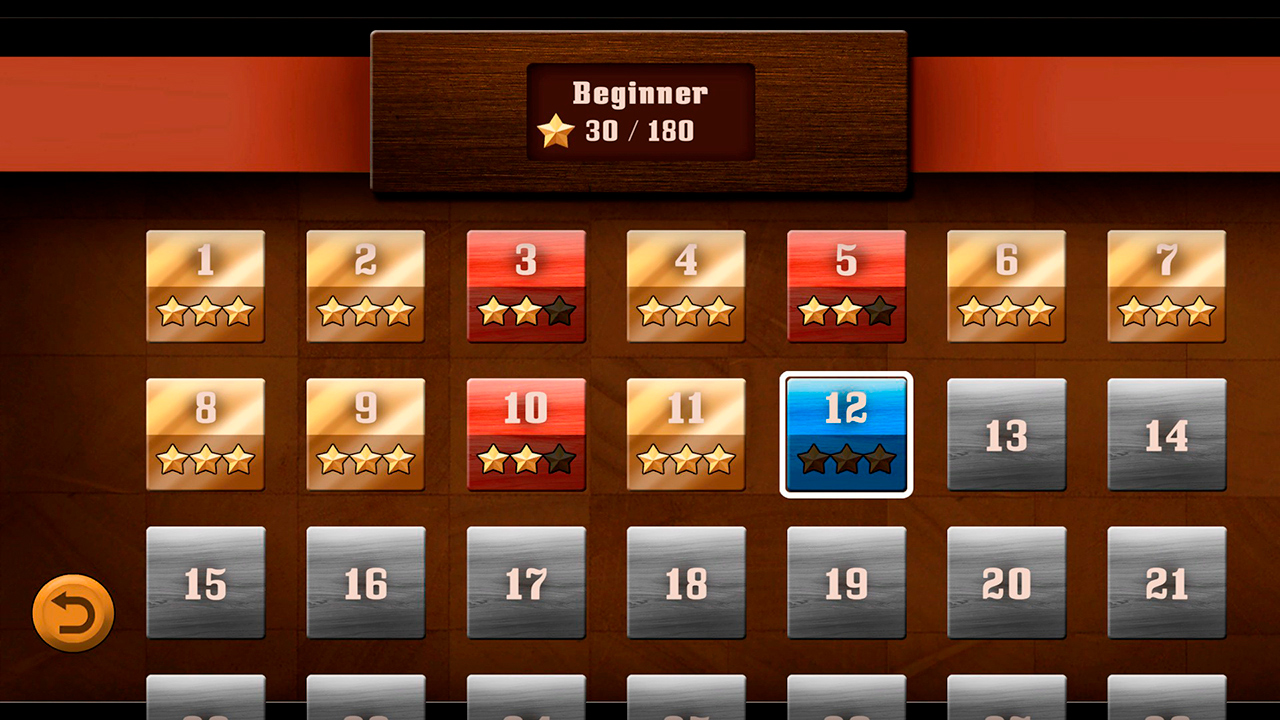Image resolution: width=1280 pixels, height=720 pixels.
Task: Open level 7 in the top row
Action: click(x=1166, y=287)
